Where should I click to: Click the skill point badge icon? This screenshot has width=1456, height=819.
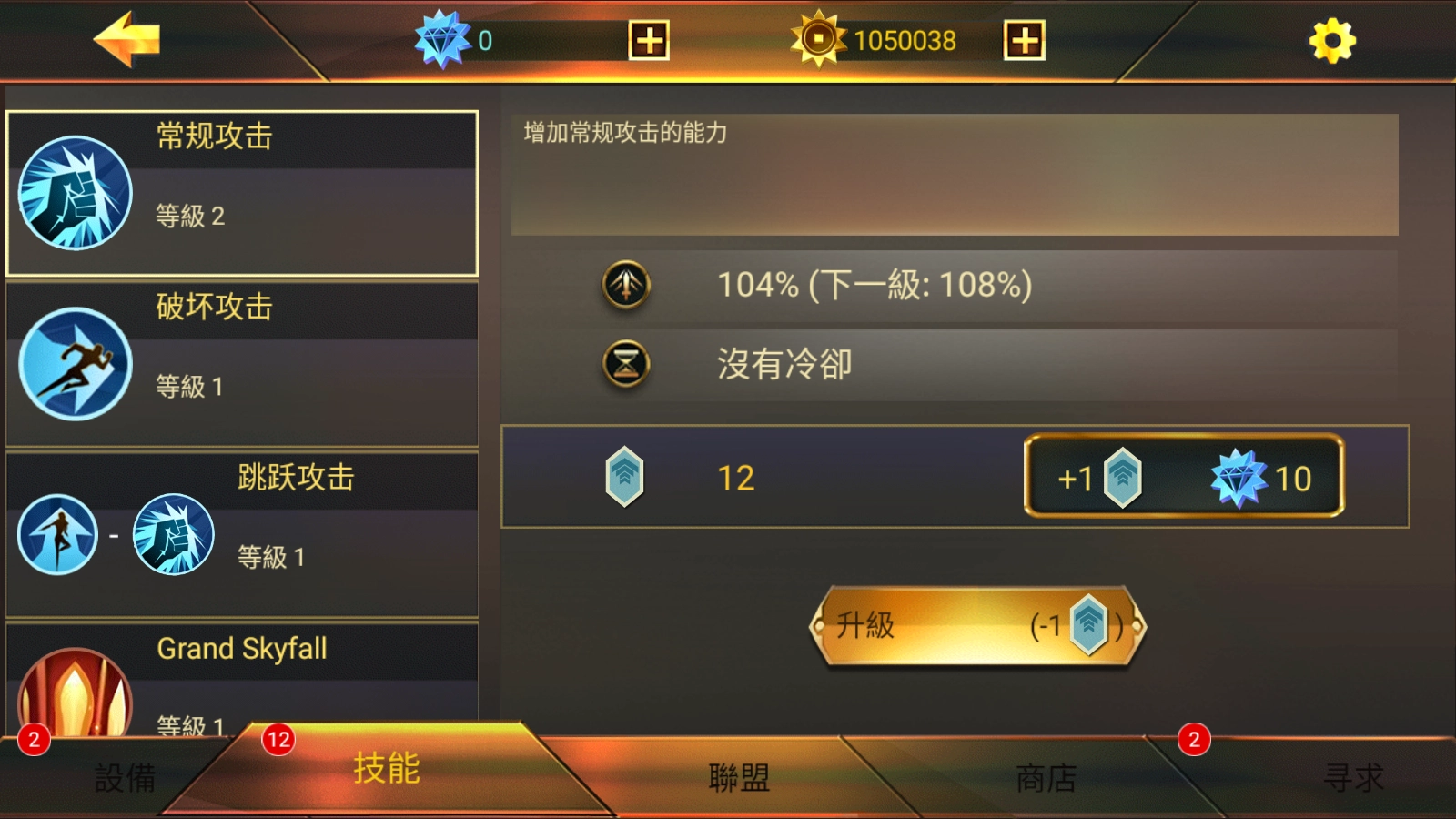(624, 476)
